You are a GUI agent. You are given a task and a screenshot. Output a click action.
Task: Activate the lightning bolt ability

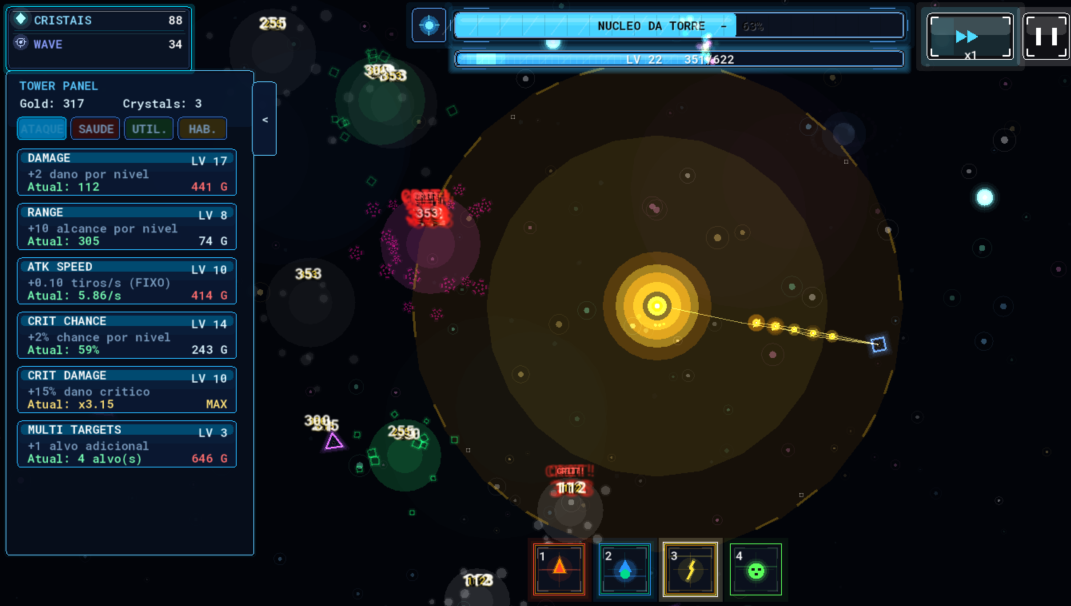pyautogui.click(x=691, y=569)
